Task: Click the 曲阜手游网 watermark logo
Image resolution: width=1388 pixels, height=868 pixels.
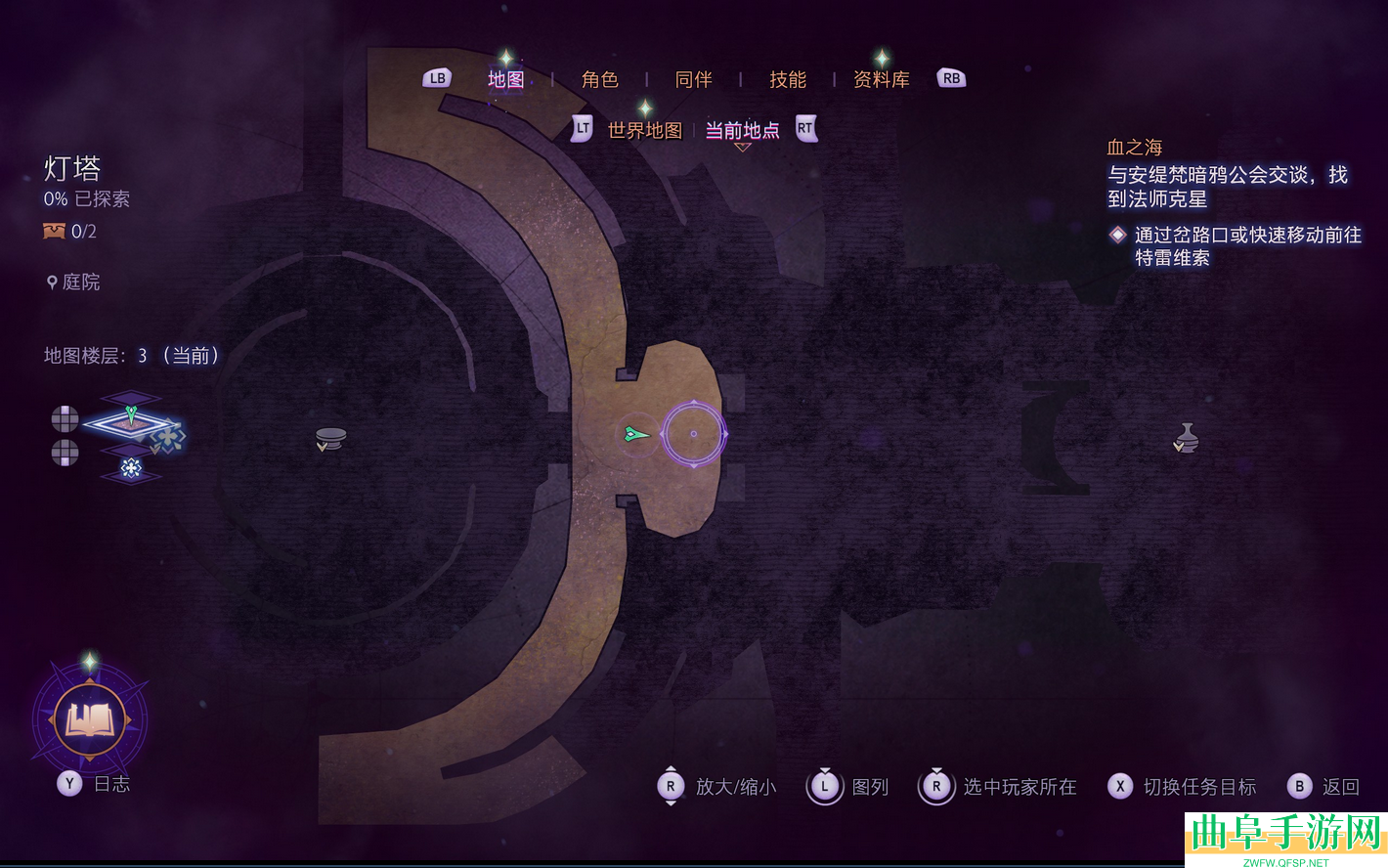Action: coord(1284,837)
